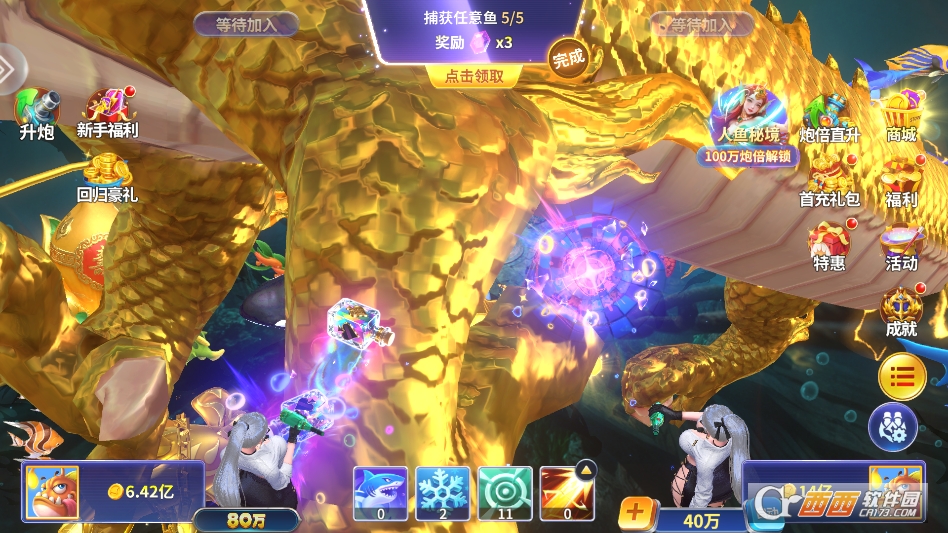Screen dimensions: 948x533
Task: Open the 成就 achievements icon
Action: tap(901, 311)
